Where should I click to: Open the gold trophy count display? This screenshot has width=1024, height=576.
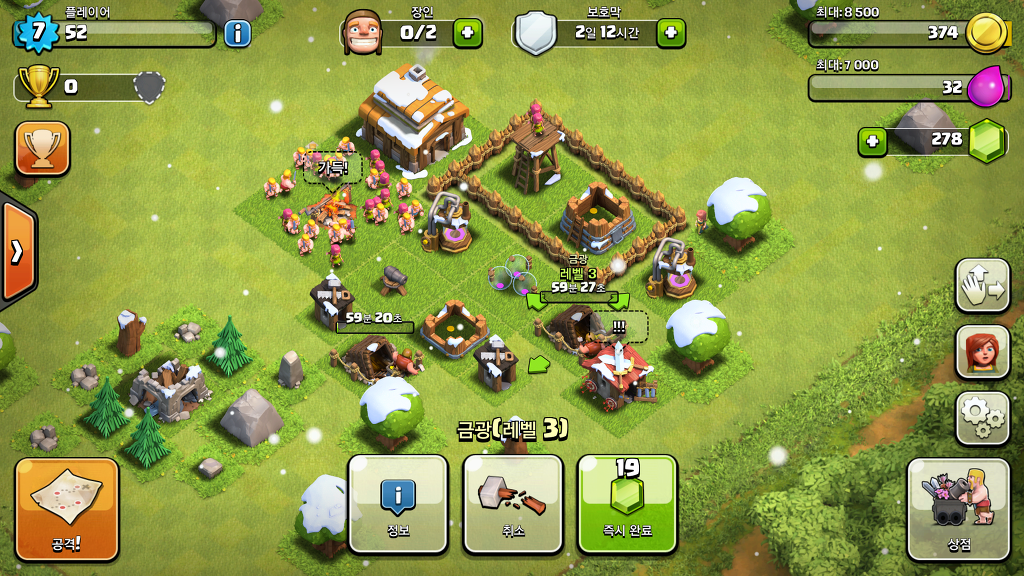(x=40, y=87)
